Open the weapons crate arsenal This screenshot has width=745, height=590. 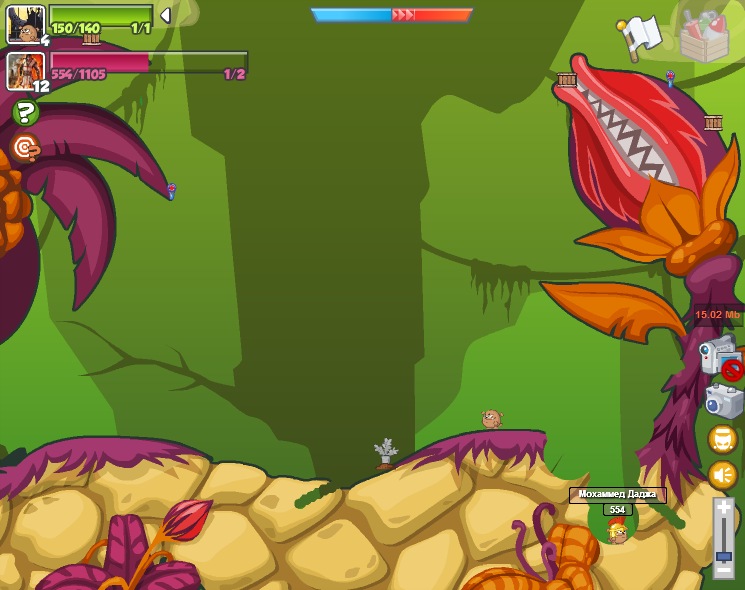(x=706, y=35)
